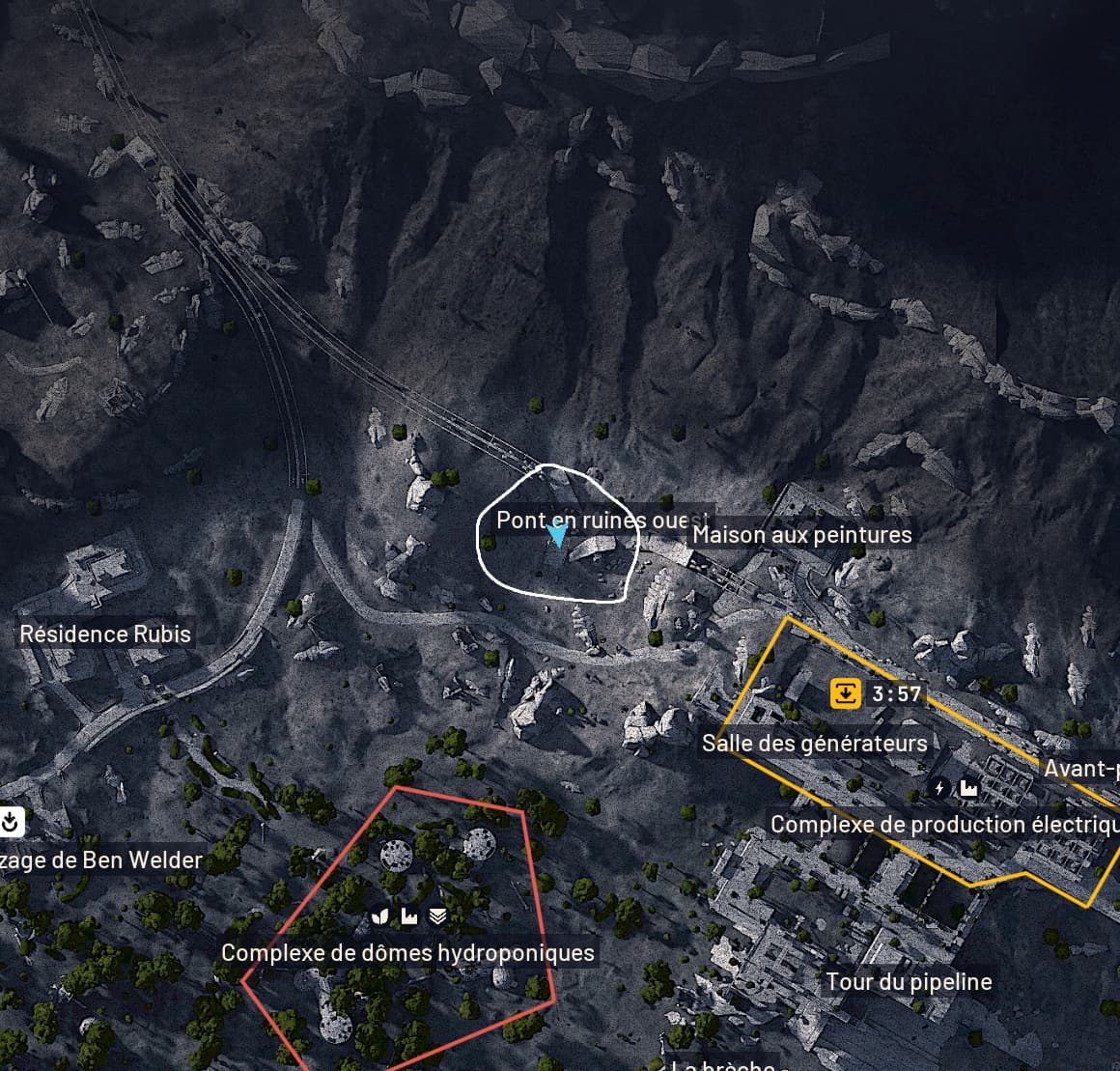Select the white extraction marker above Ben Welder label

tap(11, 822)
